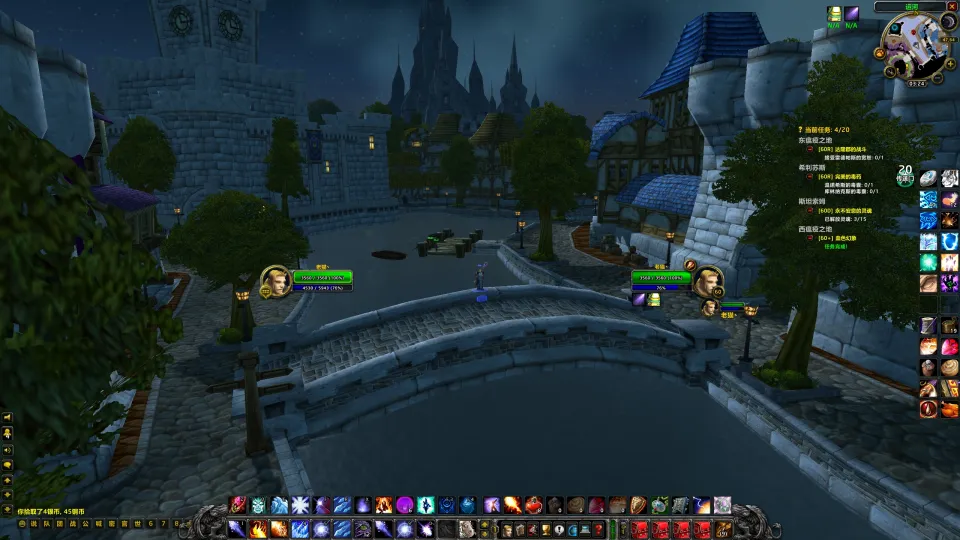Viewport: 960px width, 540px height.
Task: Select the player portrait frame
Action: [275, 281]
